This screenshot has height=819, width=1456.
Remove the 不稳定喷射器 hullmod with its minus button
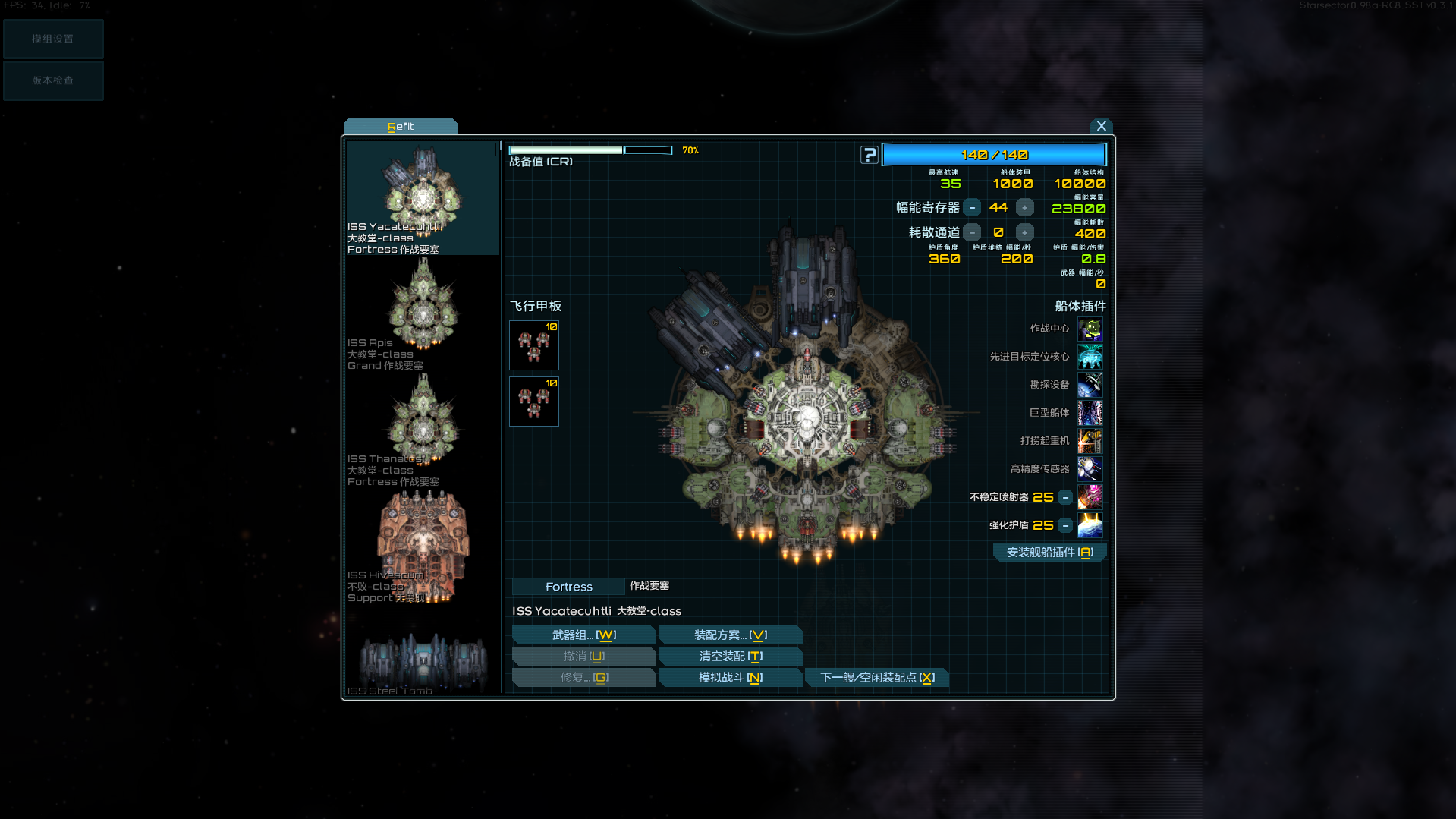[1065, 497]
